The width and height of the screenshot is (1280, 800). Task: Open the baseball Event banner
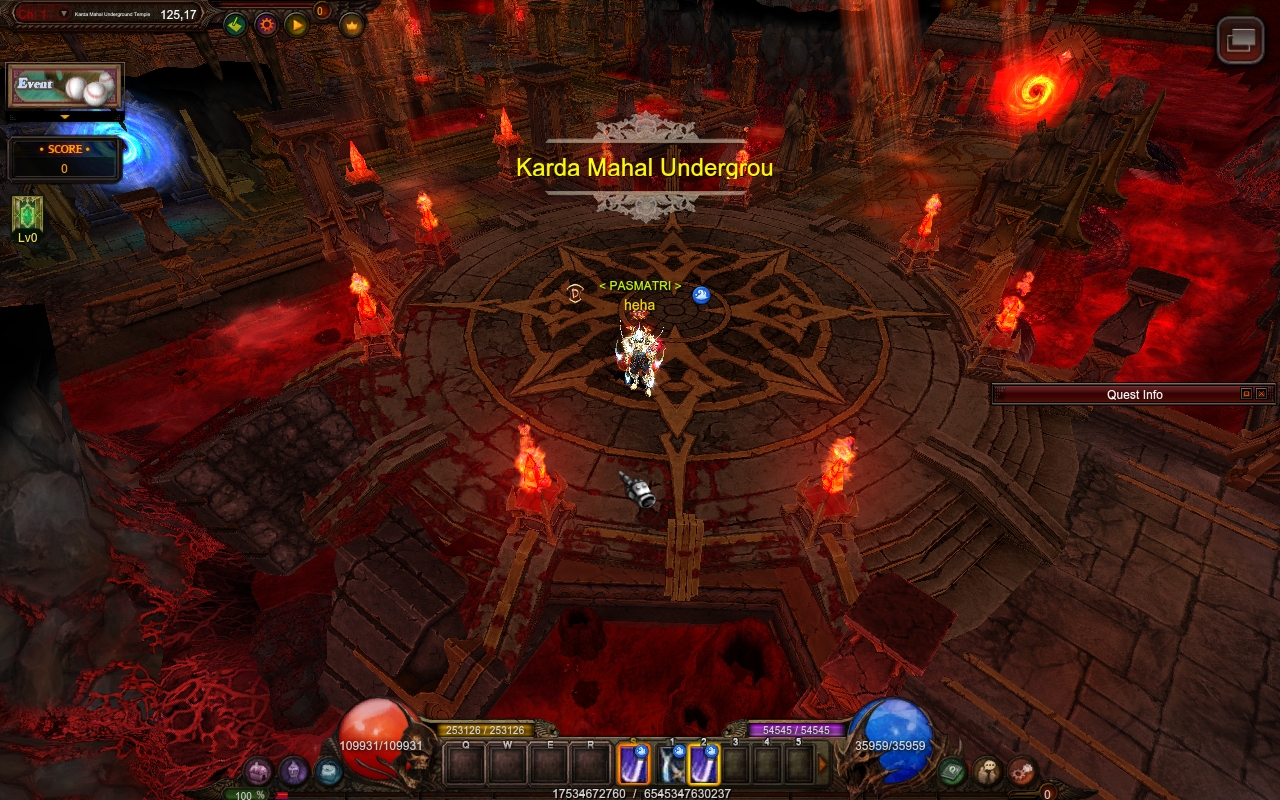tap(65, 86)
